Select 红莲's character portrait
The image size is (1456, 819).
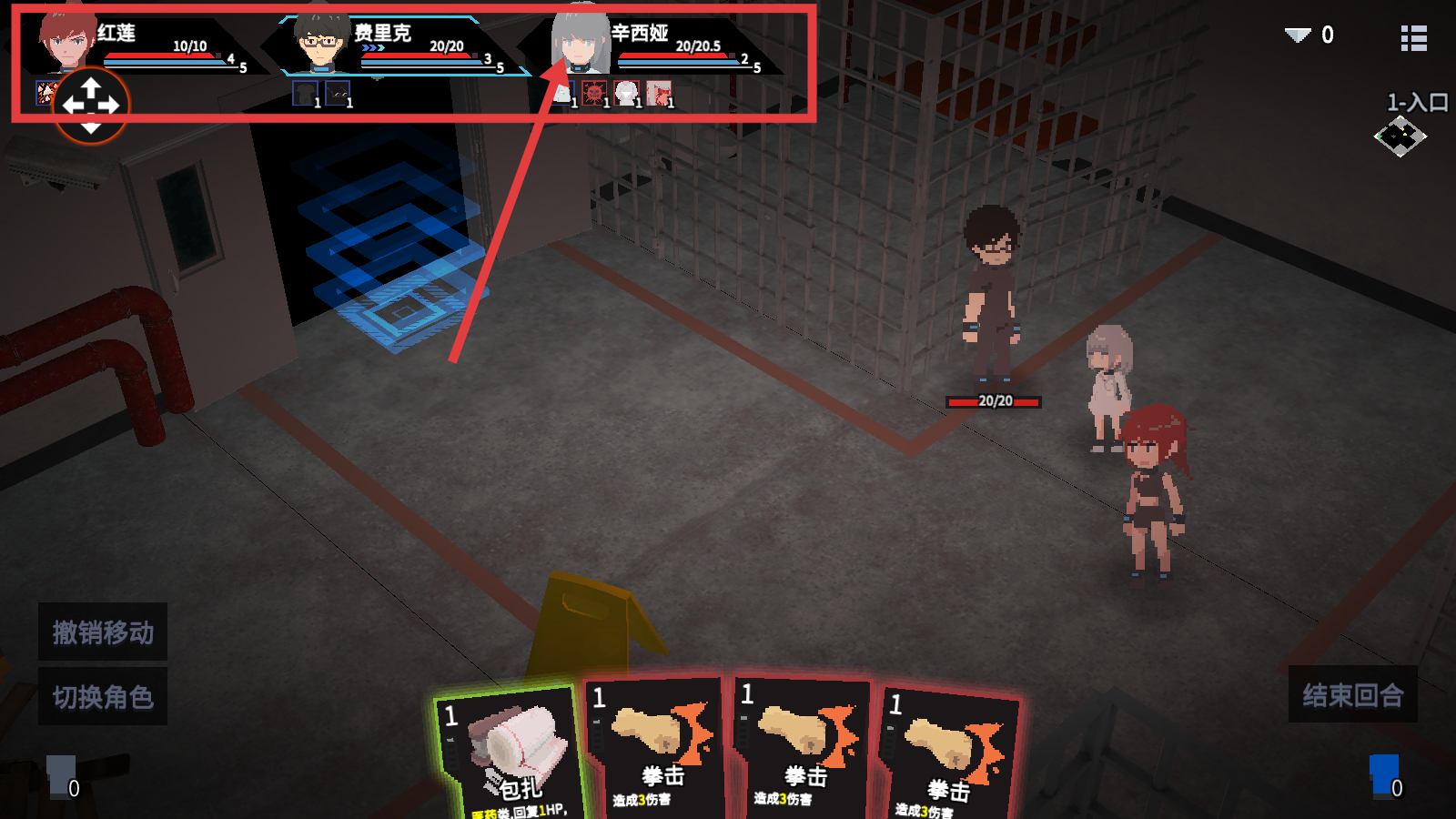(x=67, y=43)
